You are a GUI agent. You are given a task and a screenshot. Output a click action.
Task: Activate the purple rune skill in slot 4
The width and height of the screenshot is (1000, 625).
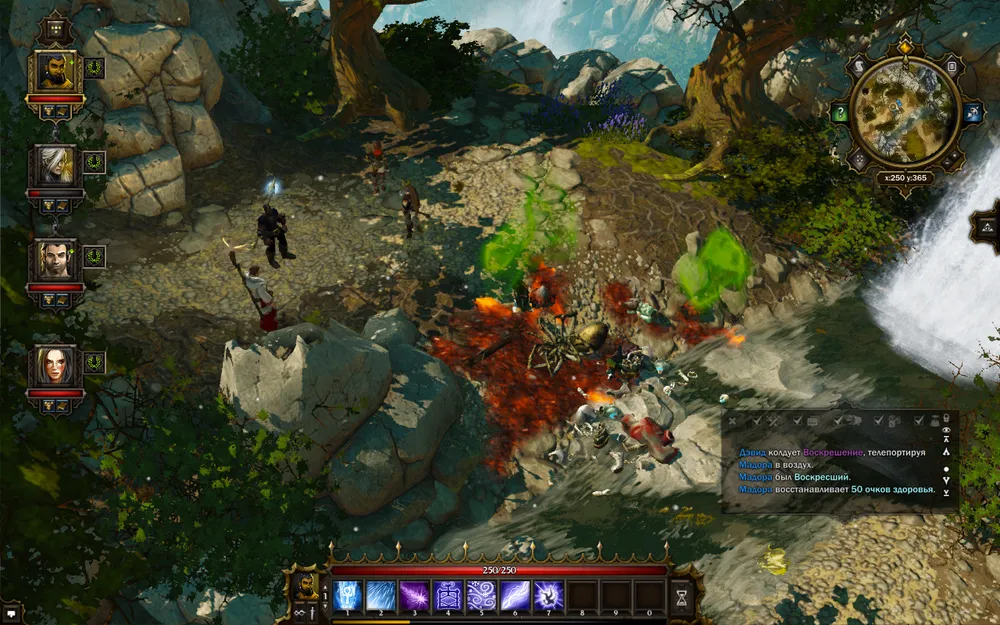click(448, 596)
